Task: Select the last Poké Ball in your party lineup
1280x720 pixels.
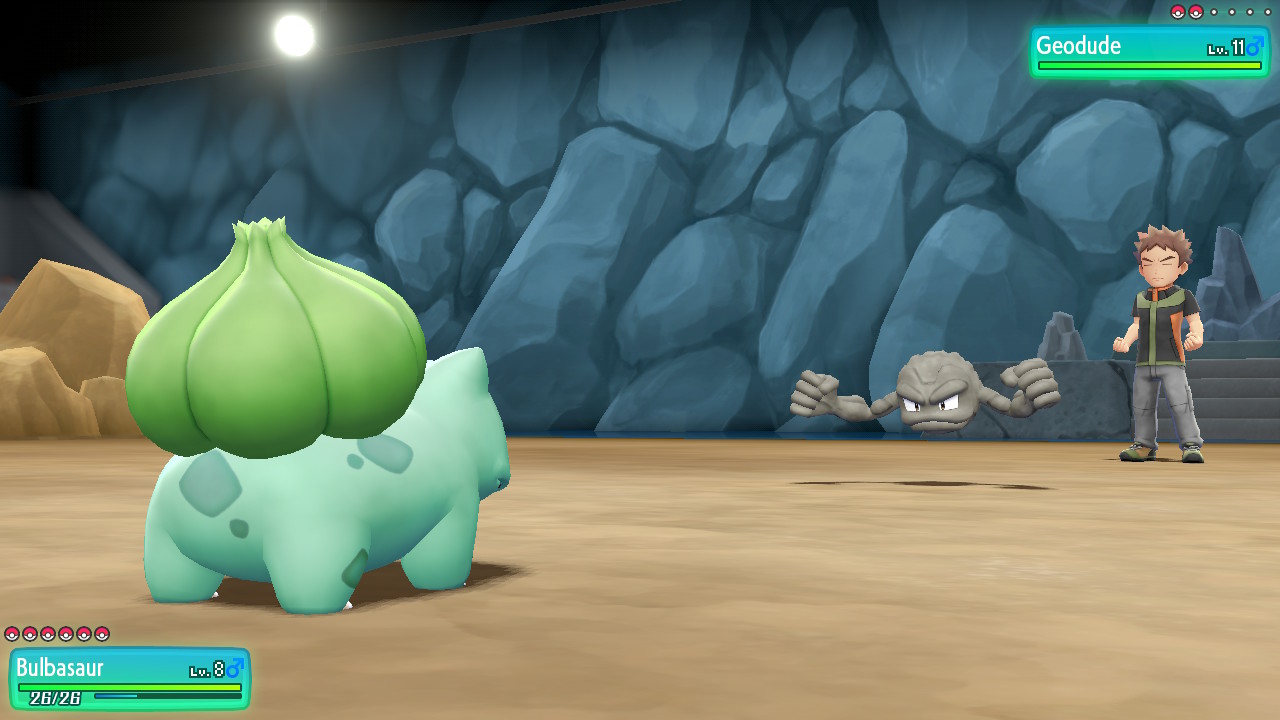Action: 100,634
